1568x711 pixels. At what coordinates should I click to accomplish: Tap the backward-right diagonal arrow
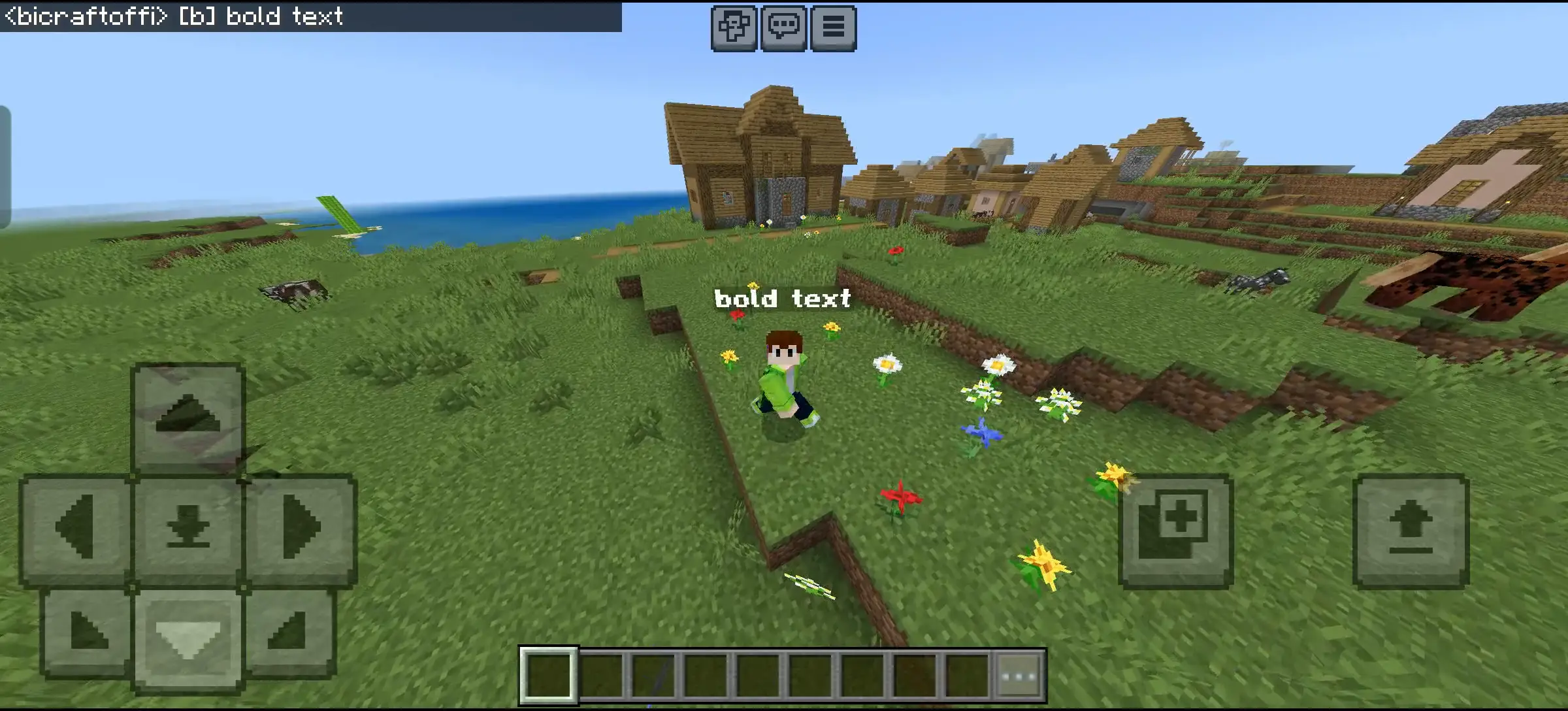click(289, 632)
